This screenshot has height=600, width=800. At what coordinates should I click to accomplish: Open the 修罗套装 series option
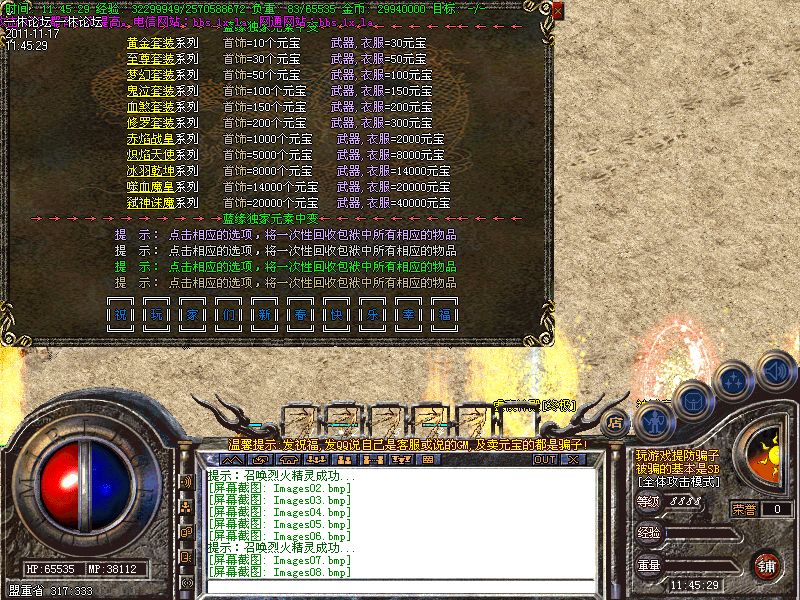point(151,123)
